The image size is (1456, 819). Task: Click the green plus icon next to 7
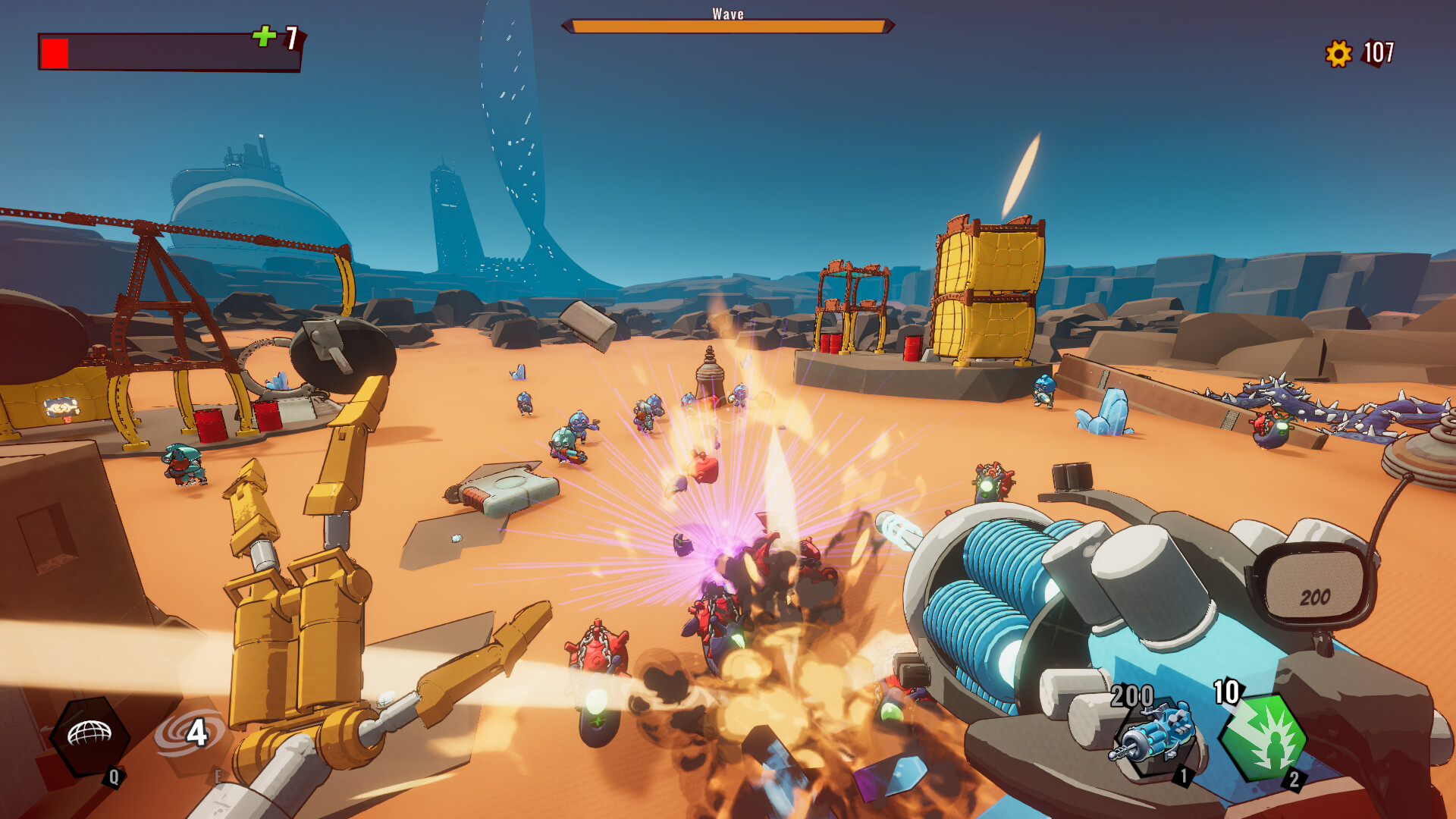point(263,36)
